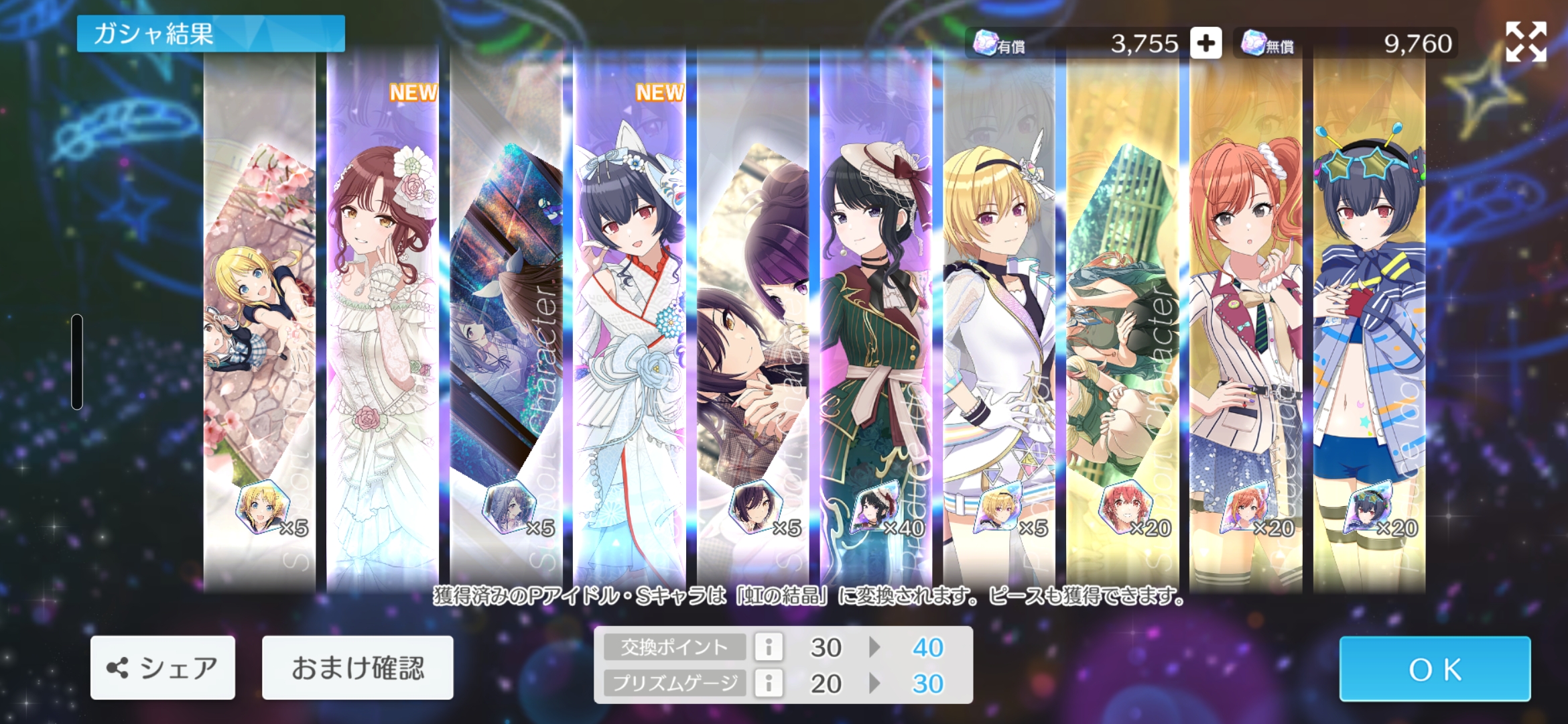
Task: Add paid gems with the plus button
Action: point(1205,44)
